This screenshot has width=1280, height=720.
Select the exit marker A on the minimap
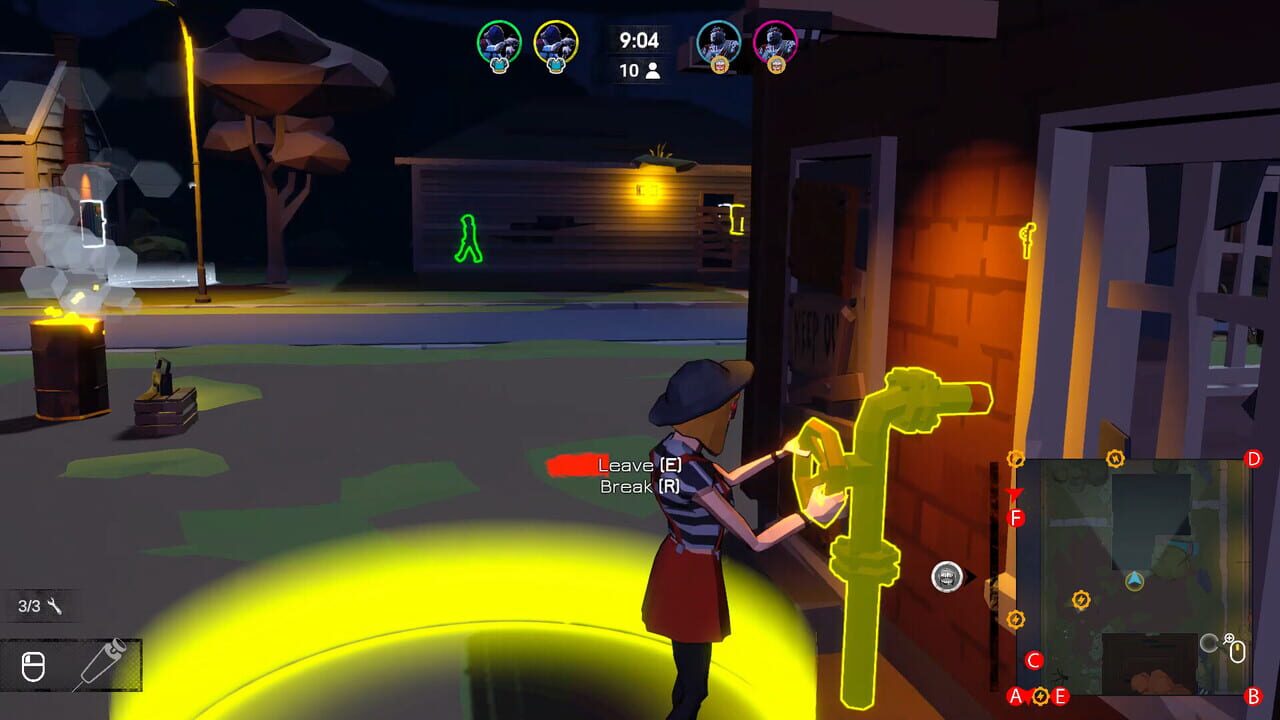point(1016,696)
